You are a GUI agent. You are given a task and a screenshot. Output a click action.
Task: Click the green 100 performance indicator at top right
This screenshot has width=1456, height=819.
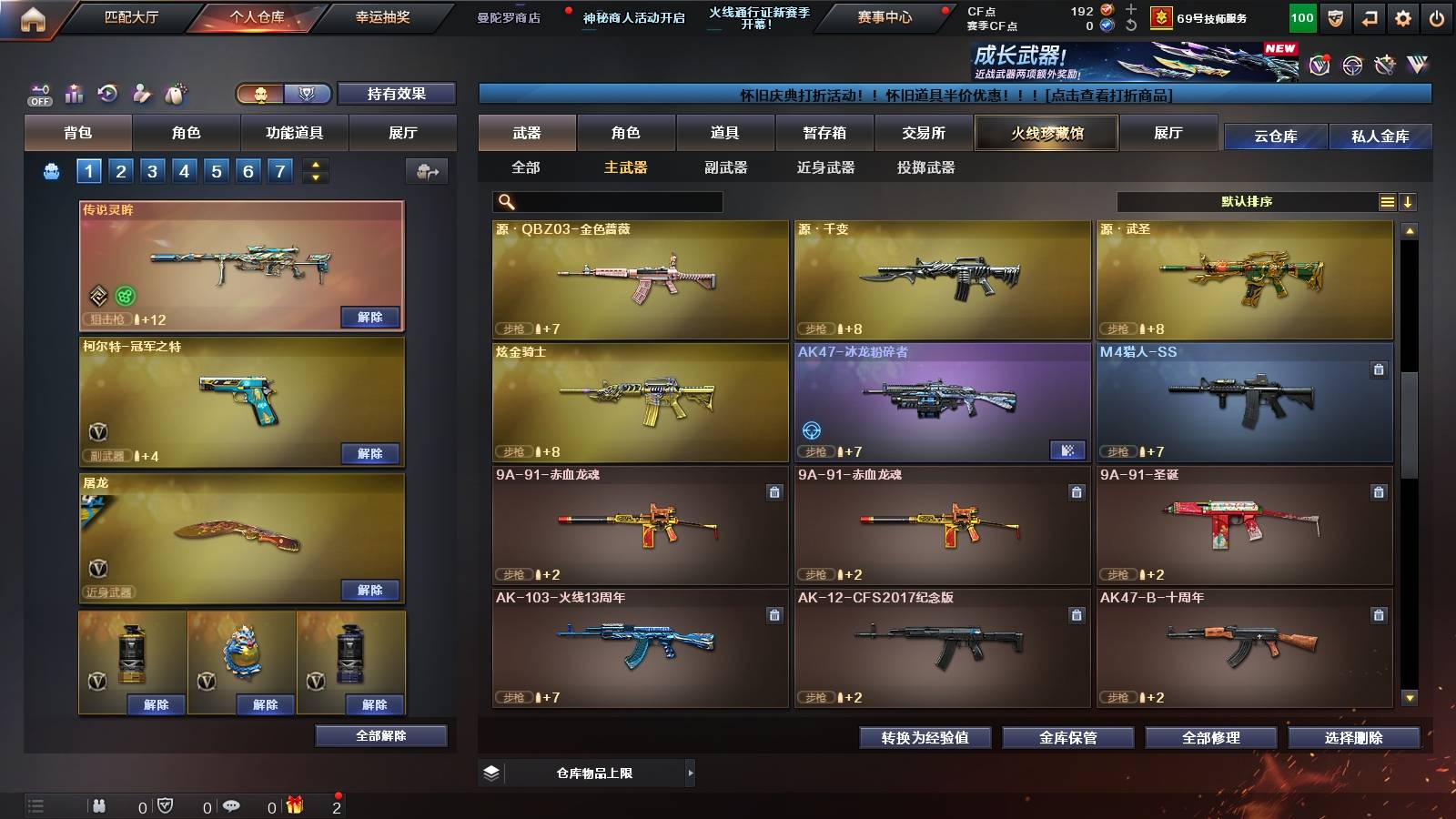tap(1301, 17)
